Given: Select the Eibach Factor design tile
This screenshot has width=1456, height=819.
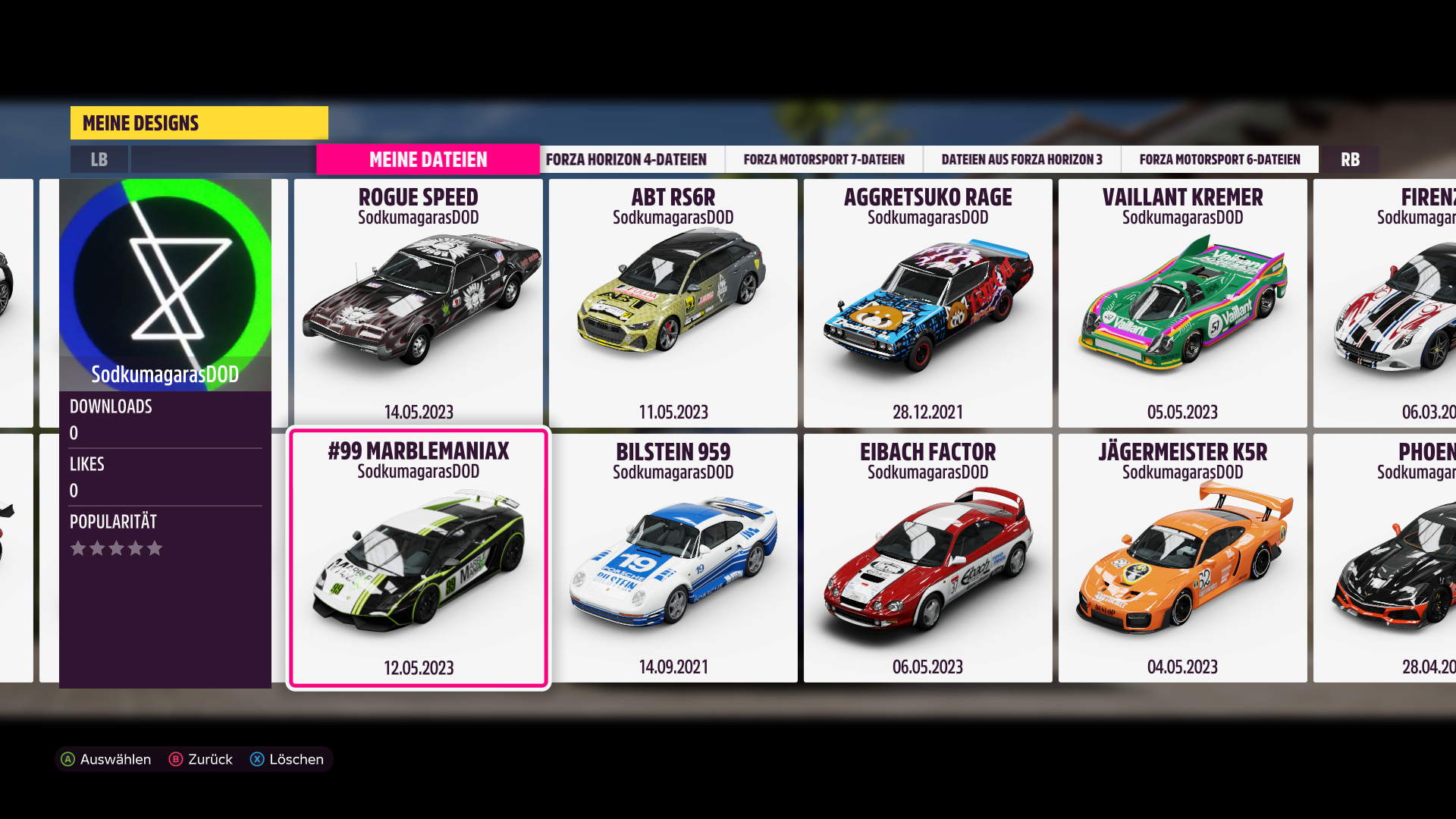Looking at the screenshot, I should click(x=927, y=558).
